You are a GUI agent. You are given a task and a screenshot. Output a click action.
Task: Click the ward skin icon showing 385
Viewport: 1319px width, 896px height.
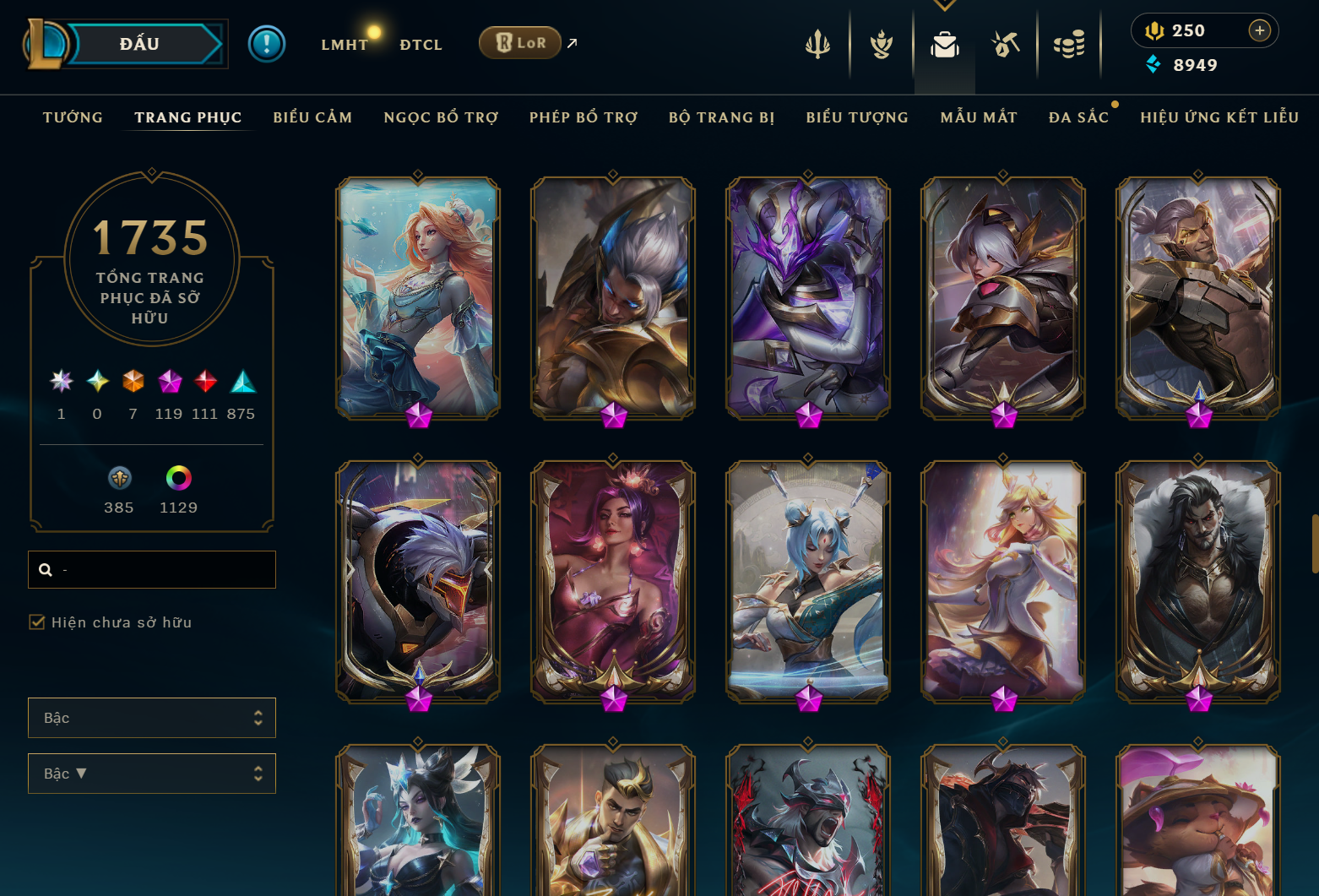point(119,479)
